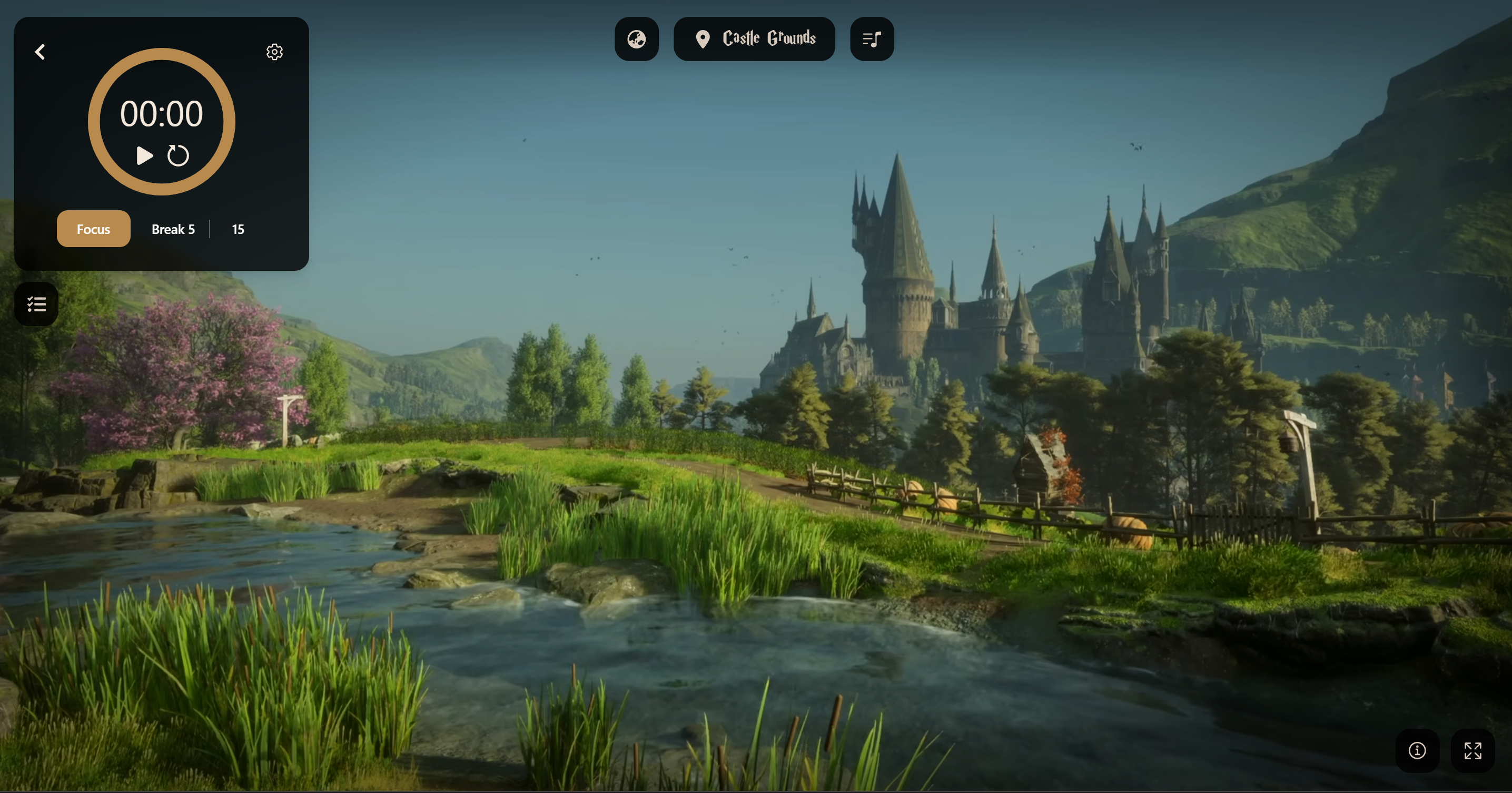Choose the 15 minute break option

238,229
